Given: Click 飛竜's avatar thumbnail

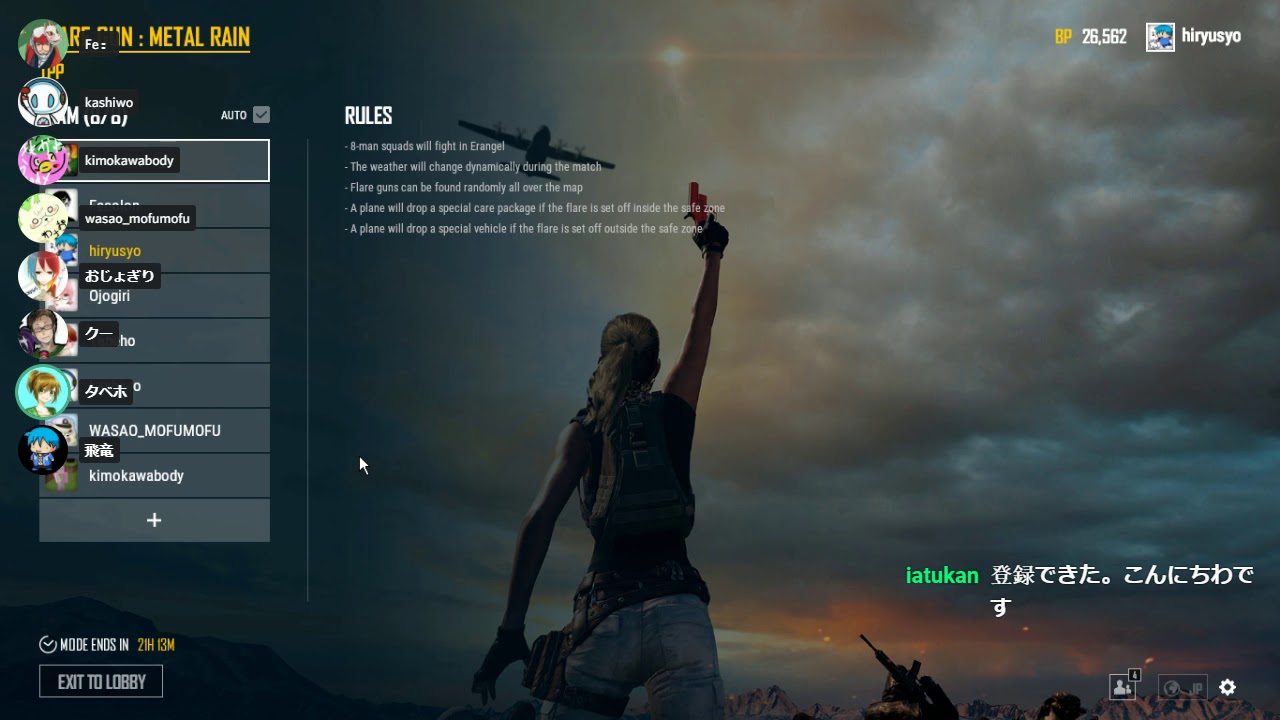Looking at the screenshot, I should [x=45, y=450].
